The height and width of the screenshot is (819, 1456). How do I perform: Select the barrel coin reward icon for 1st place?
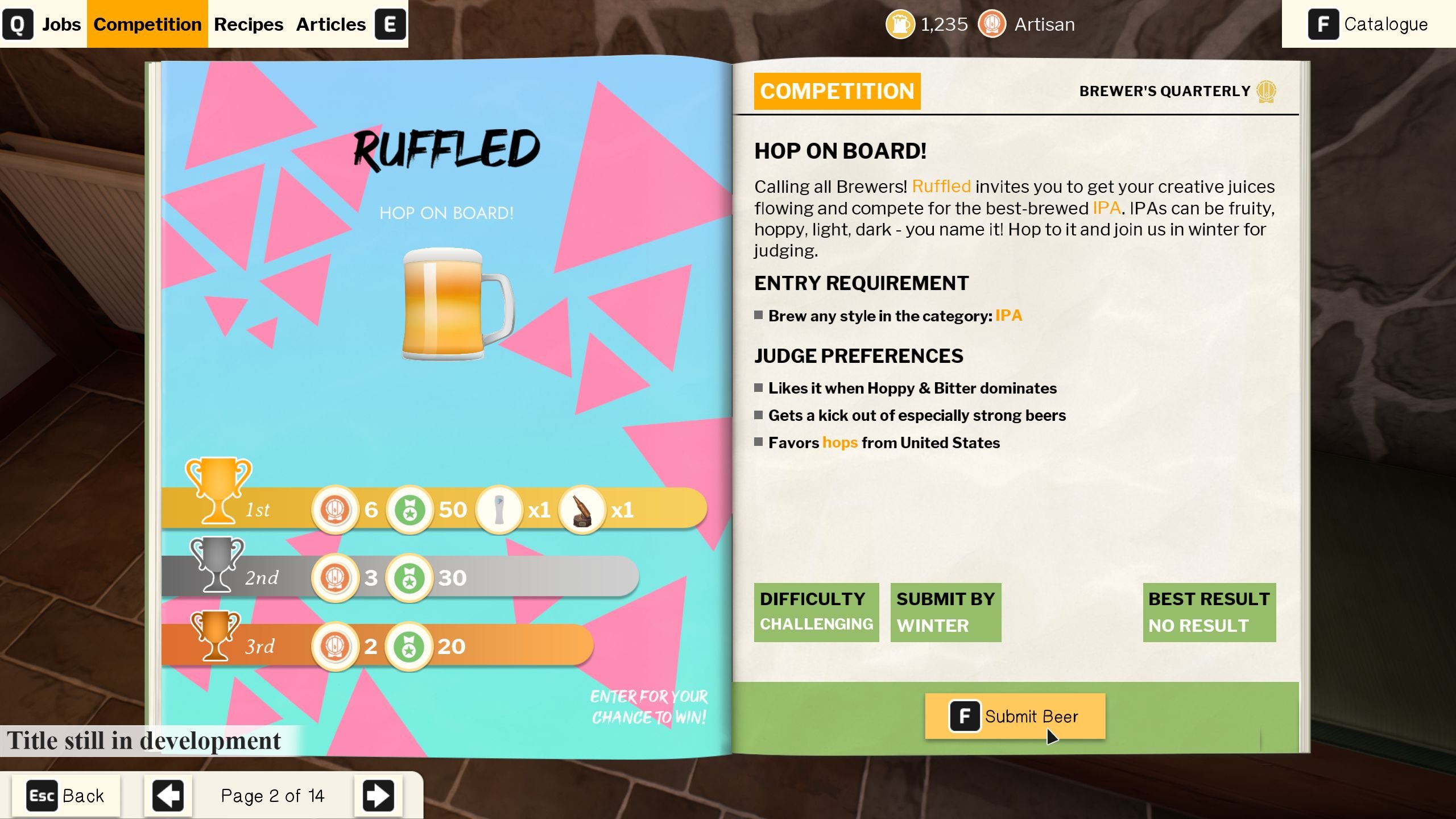pyautogui.click(x=336, y=509)
